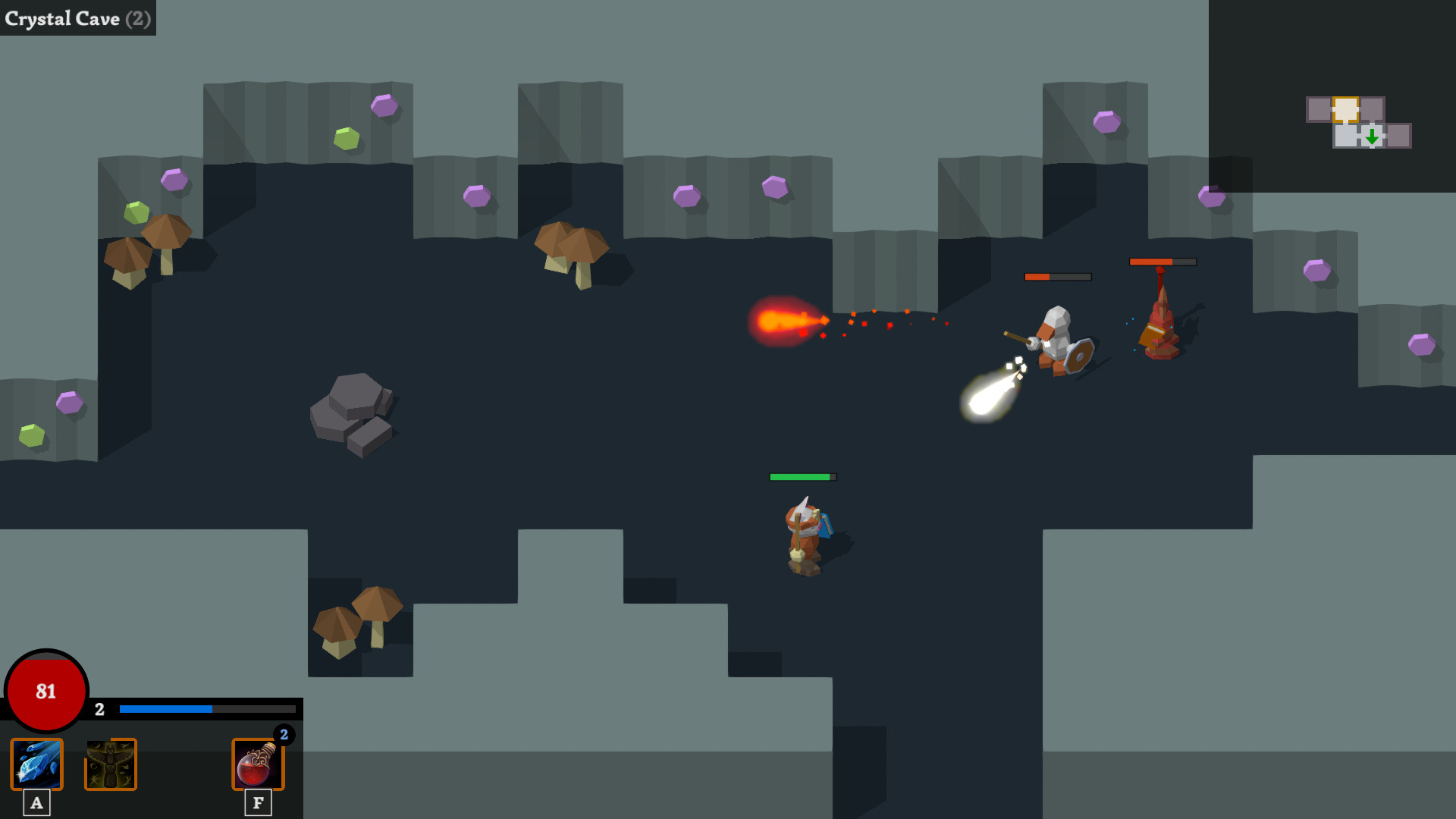1456x819 pixels.
Task: Toggle the player's green health bar
Action: [x=803, y=478]
